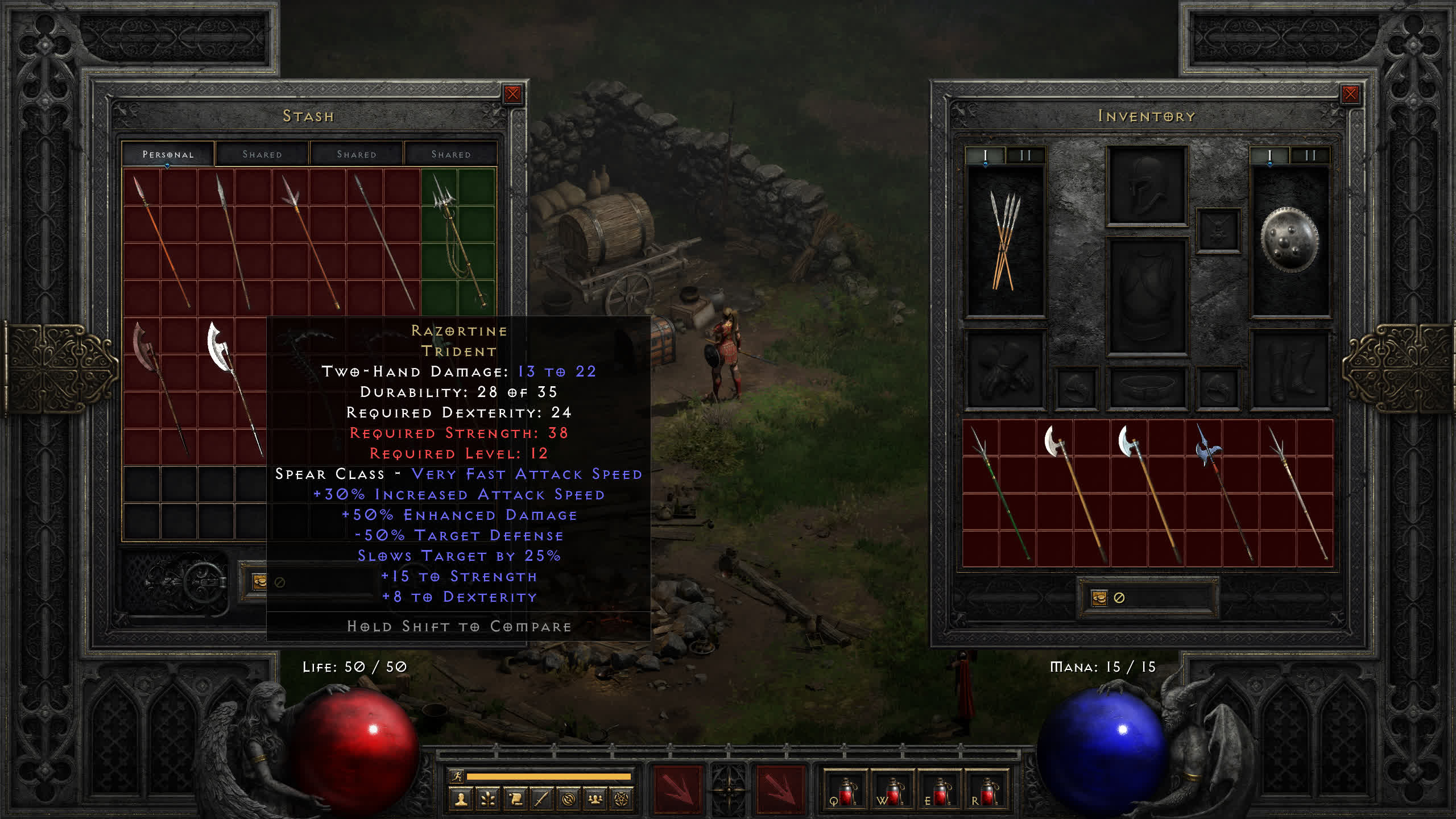
Task: Close the Stash panel
Action: pos(512,94)
